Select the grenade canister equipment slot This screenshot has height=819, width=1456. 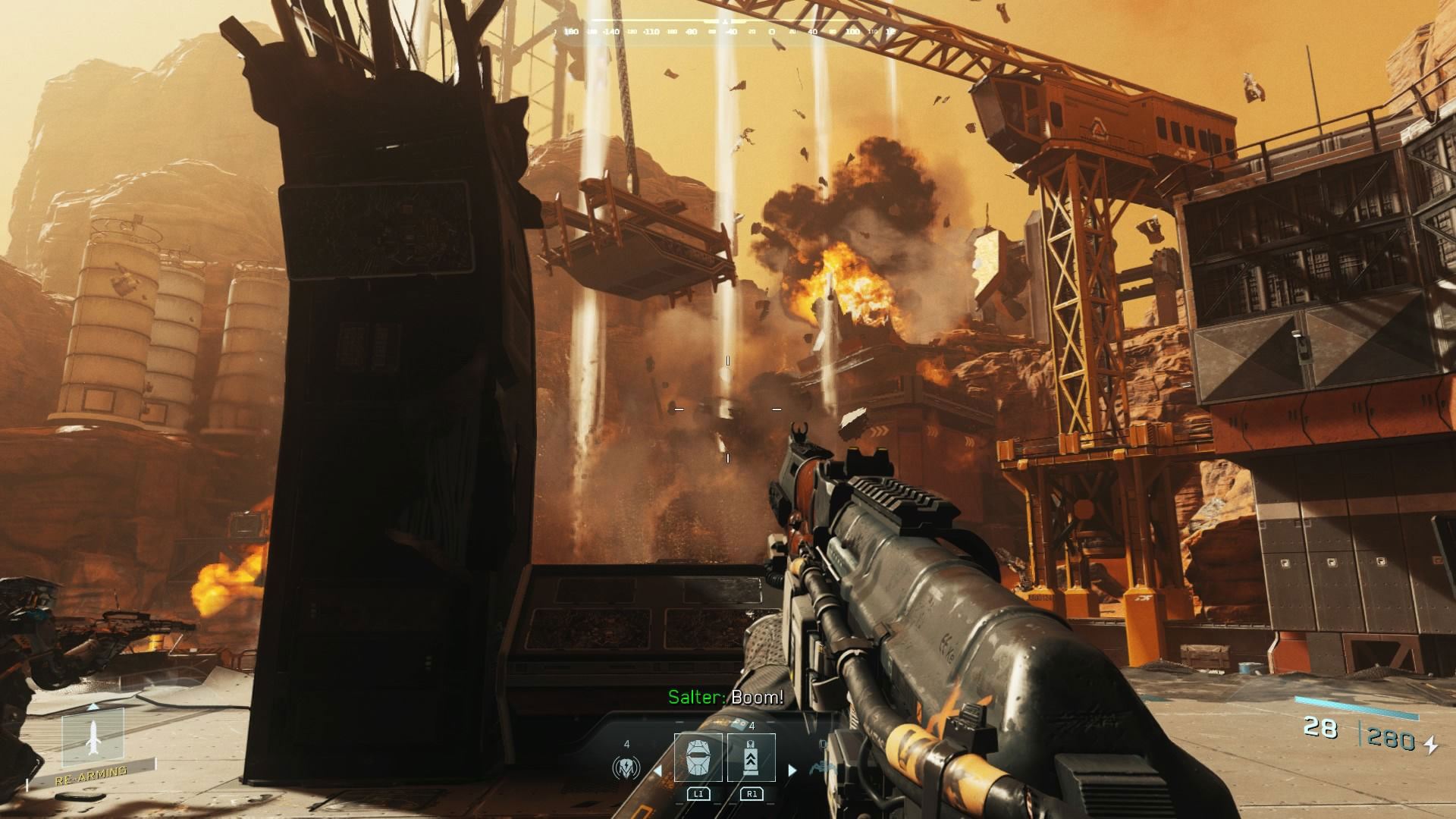click(x=751, y=758)
